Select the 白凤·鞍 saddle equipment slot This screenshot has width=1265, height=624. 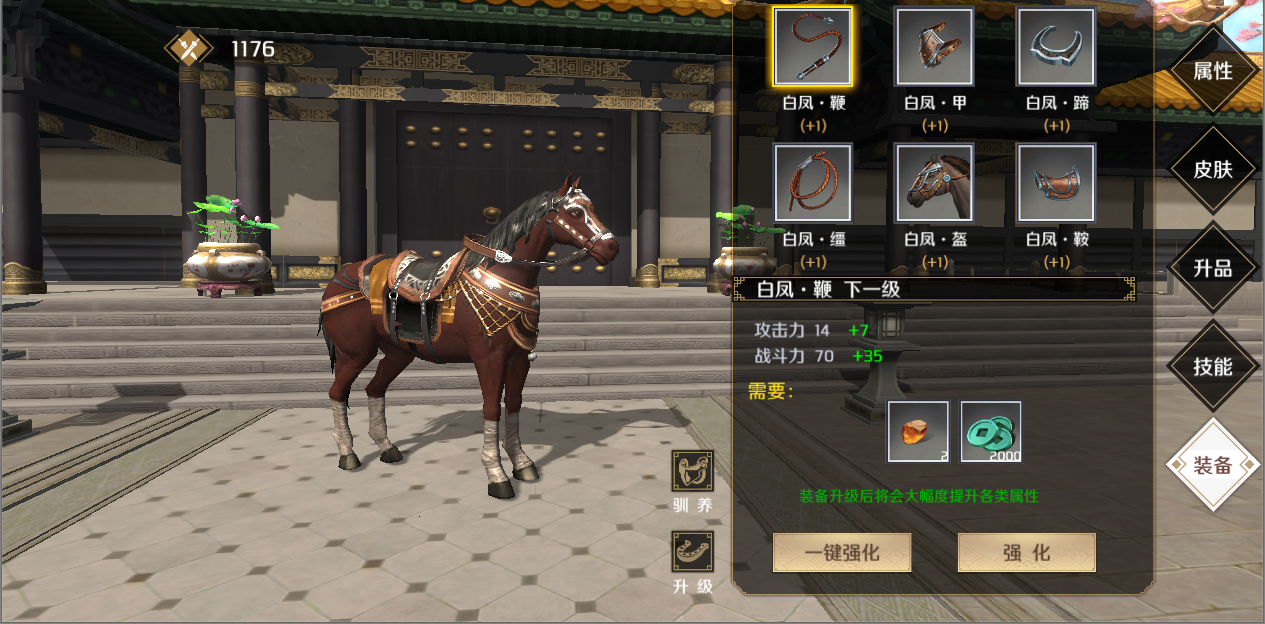[x=1056, y=182]
